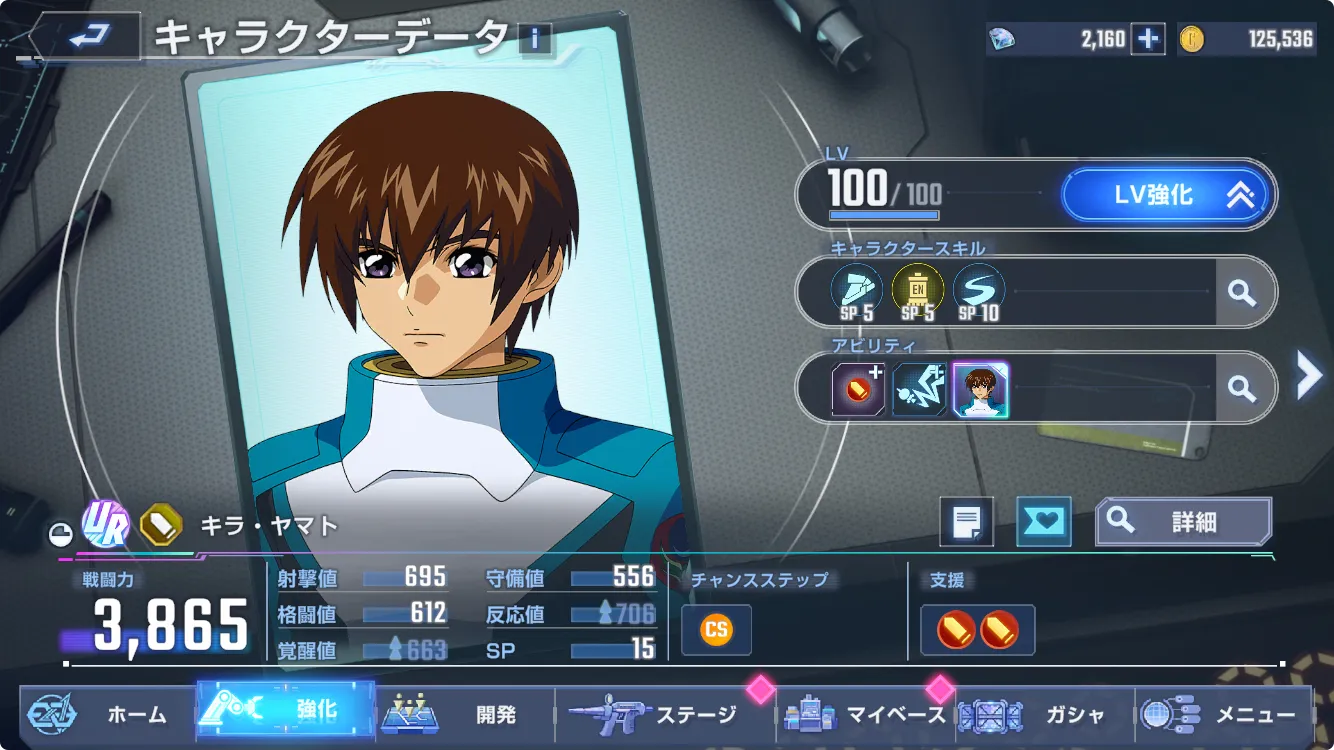
Task: Open the info icon beside キャラクターデータ
Action: pos(536,39)
